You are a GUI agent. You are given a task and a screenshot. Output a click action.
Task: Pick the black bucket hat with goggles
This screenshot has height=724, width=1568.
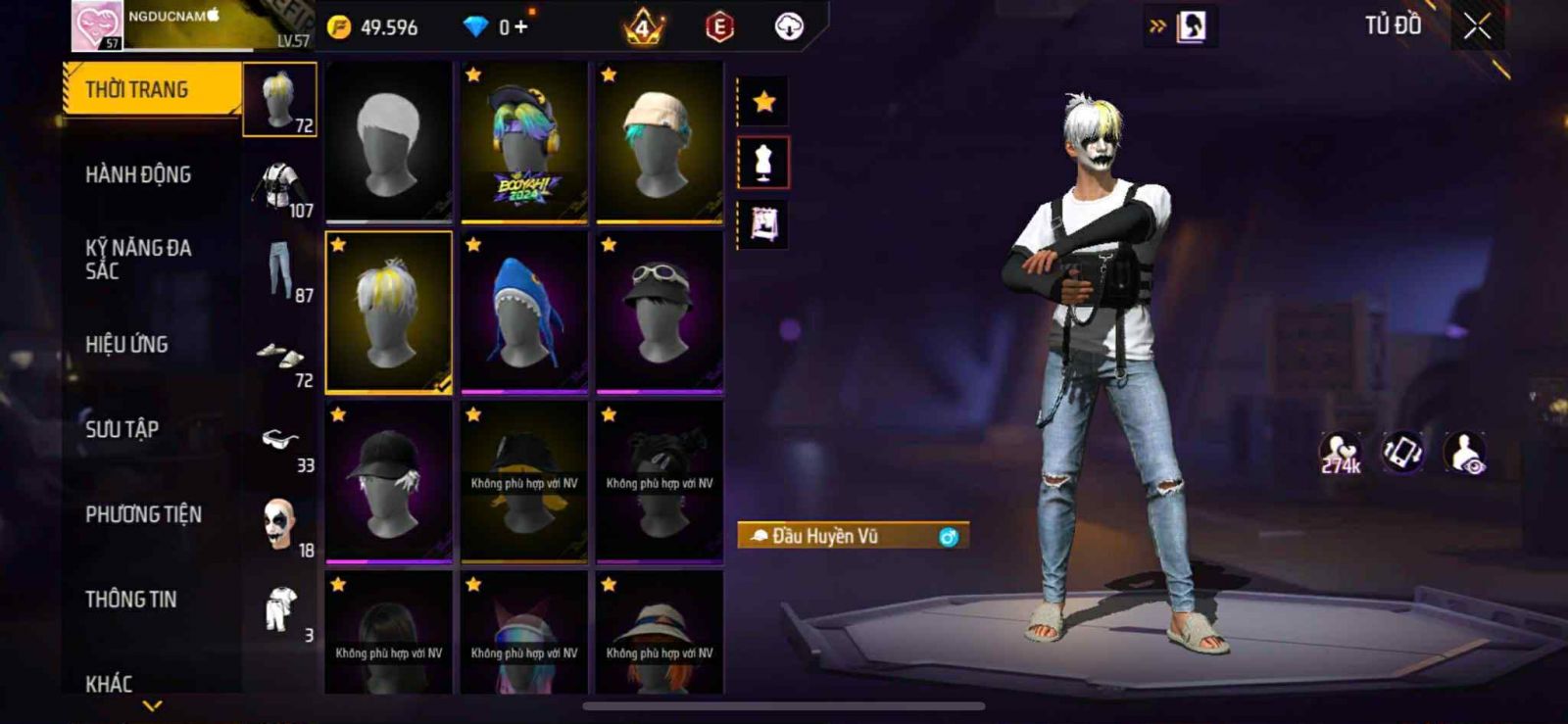click(x=660, y=312)
